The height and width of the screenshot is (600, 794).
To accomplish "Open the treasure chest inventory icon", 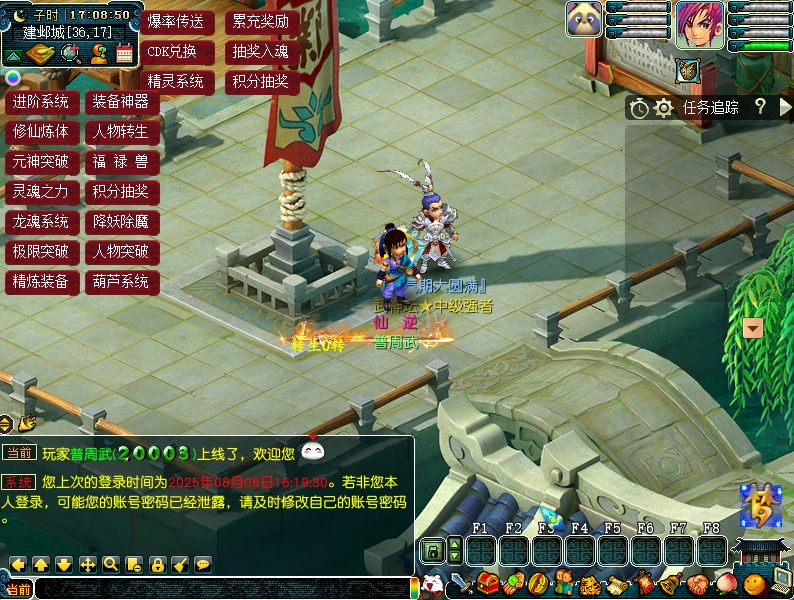I will tap(488, 583).
